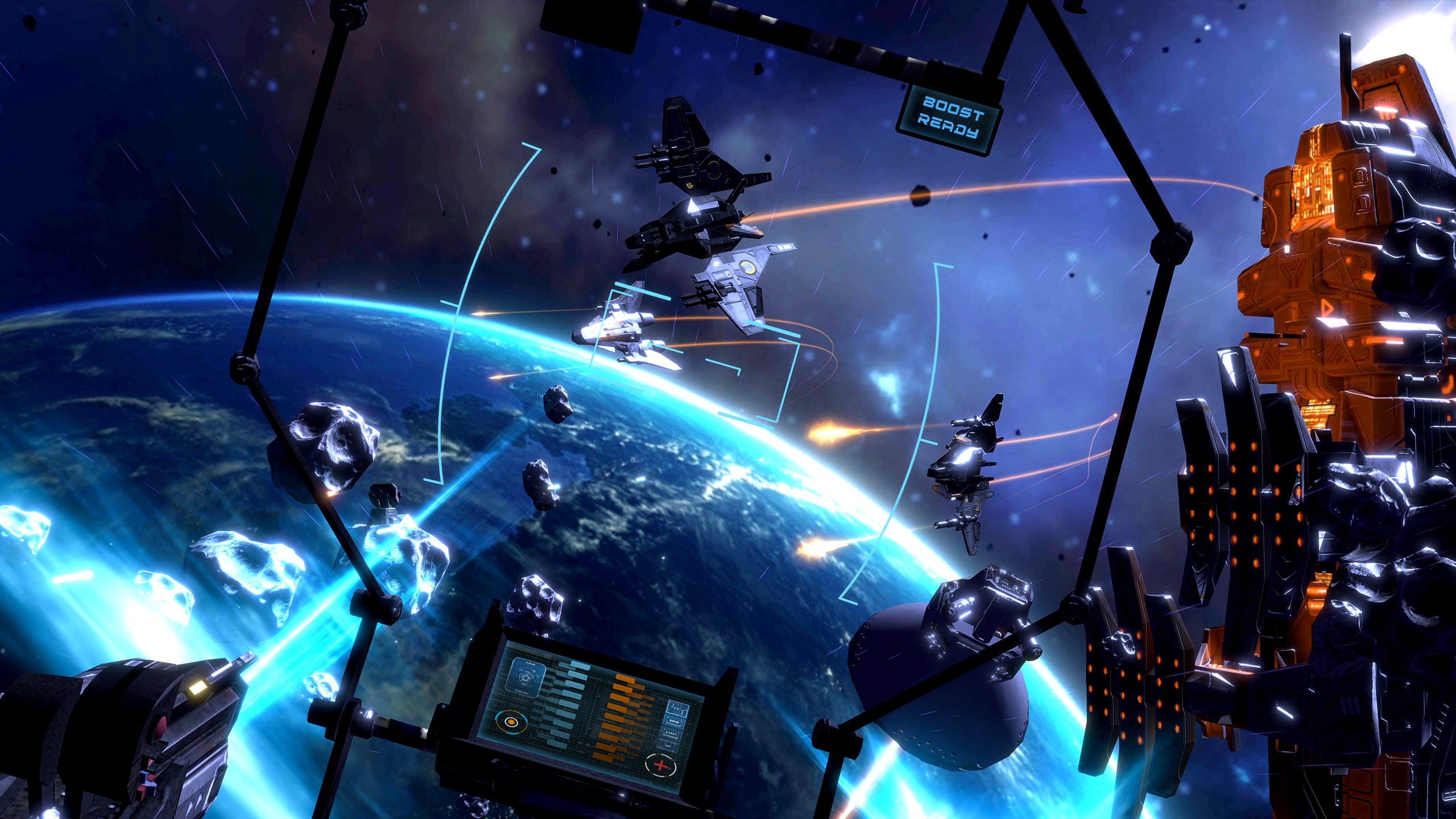Select the small graph readout thumbnail

tap(678, 709)
